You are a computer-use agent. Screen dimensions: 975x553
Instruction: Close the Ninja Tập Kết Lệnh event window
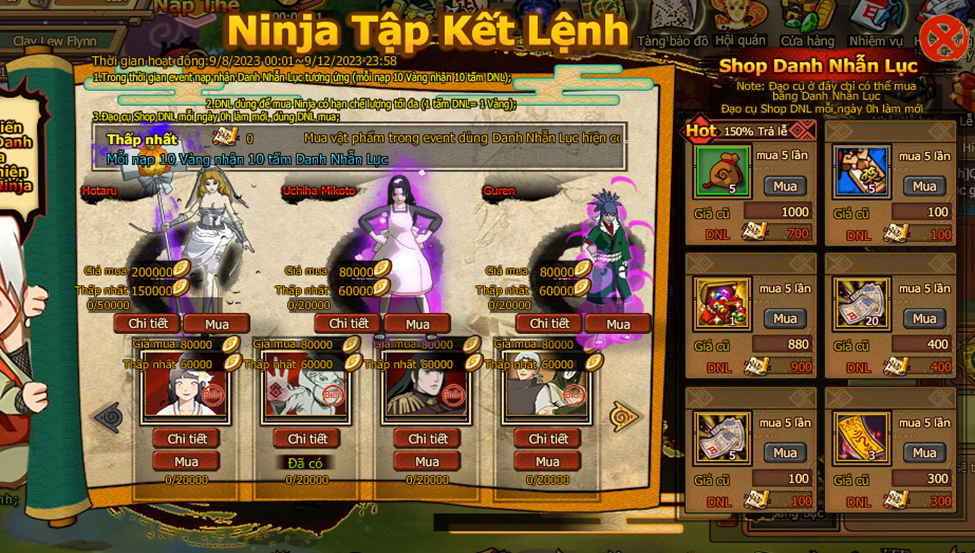click(x=942, y=39)
